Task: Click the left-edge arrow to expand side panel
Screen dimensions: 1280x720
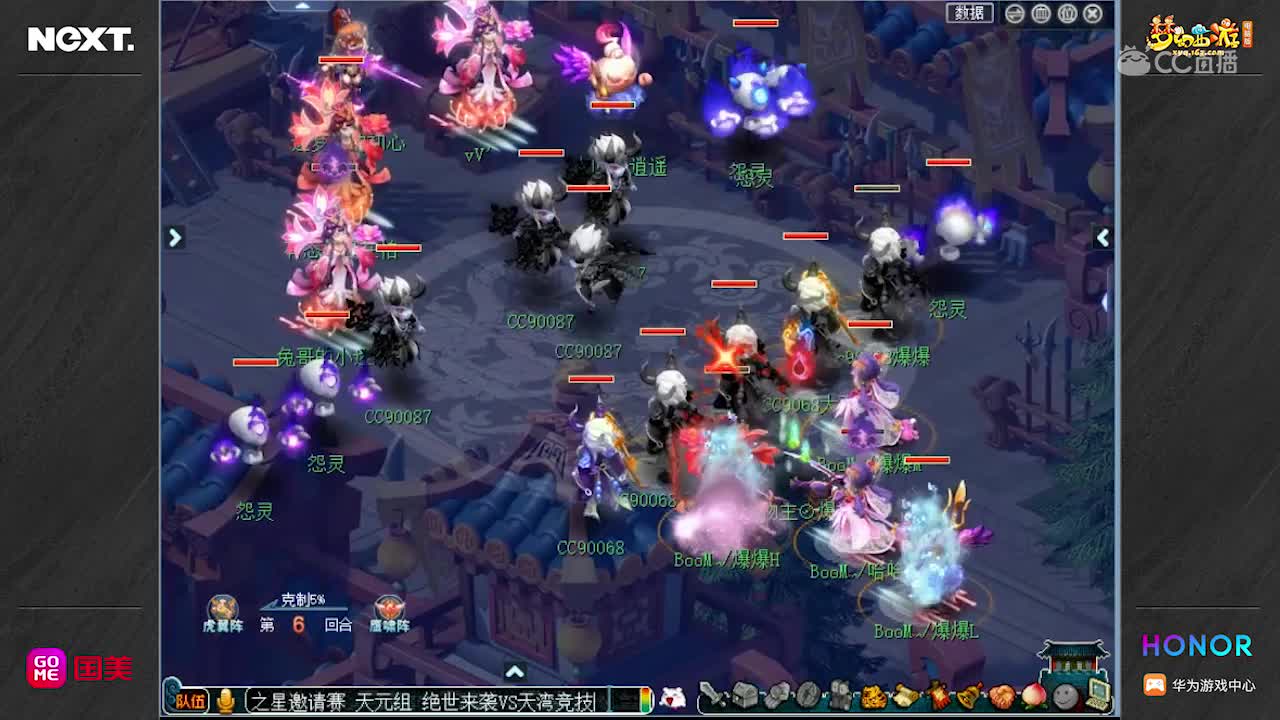Action: [x=175, y=238]
